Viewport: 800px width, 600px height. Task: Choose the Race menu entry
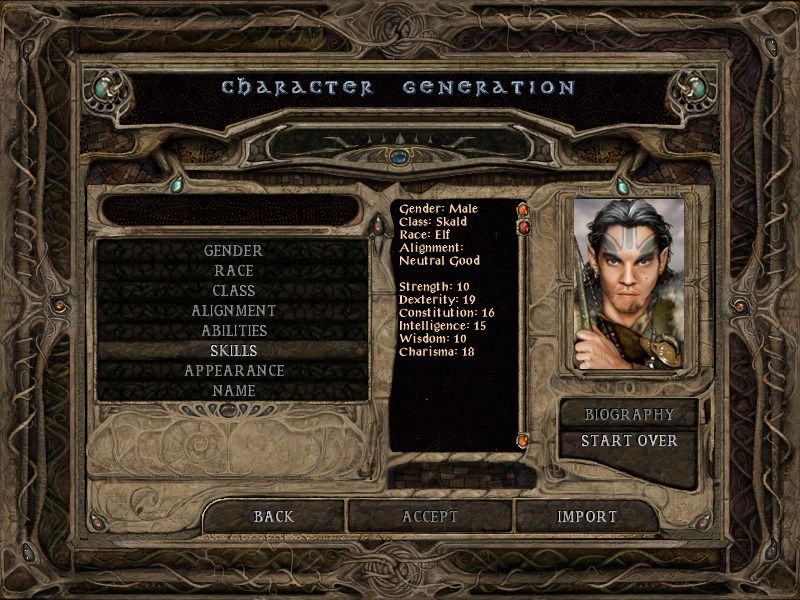click(x=233, y=271)
